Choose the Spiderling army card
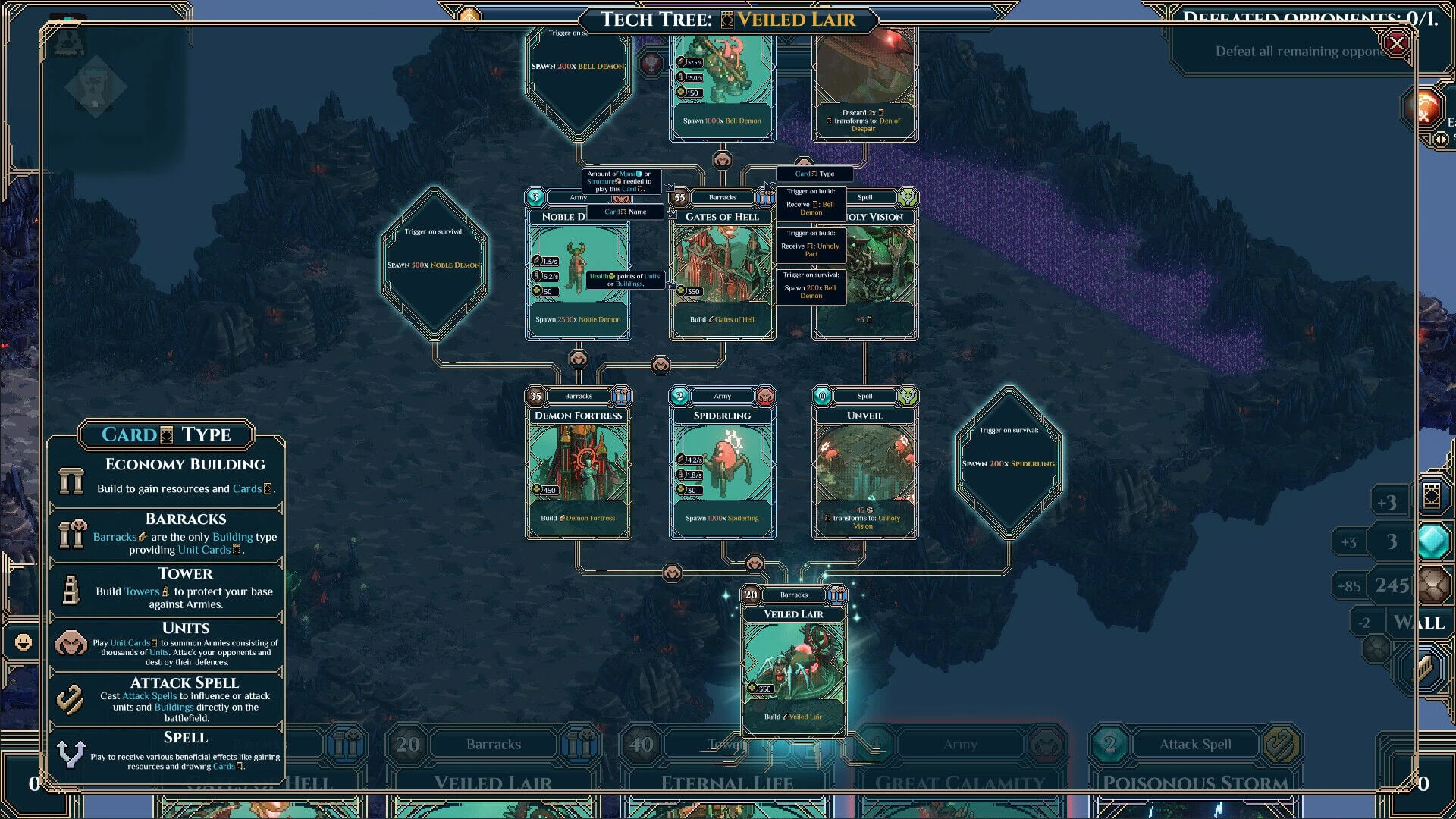 pos(722,464)
